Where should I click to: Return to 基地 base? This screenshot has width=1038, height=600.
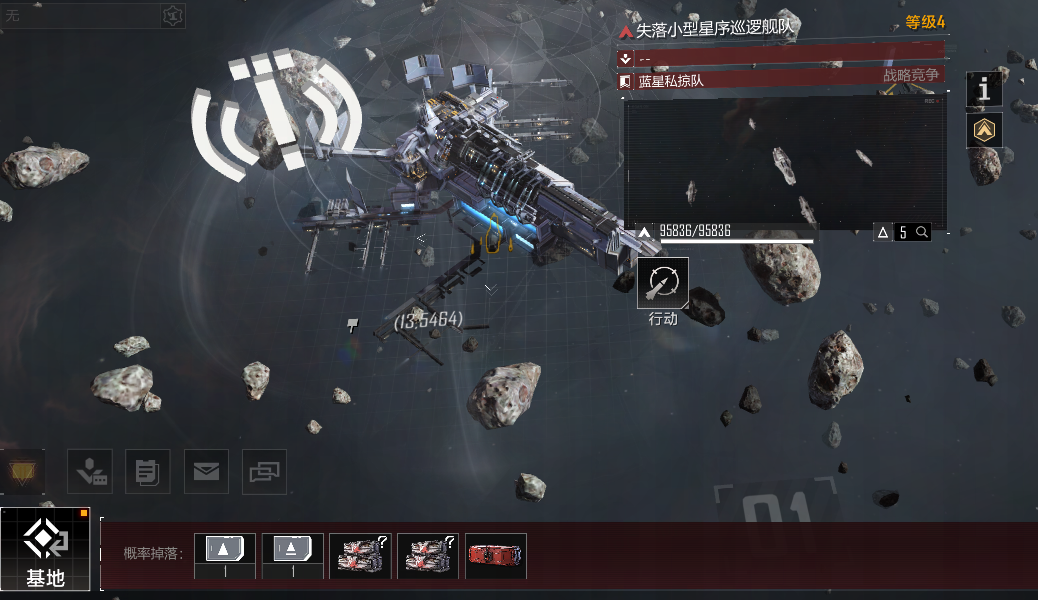tap(46, 548)
